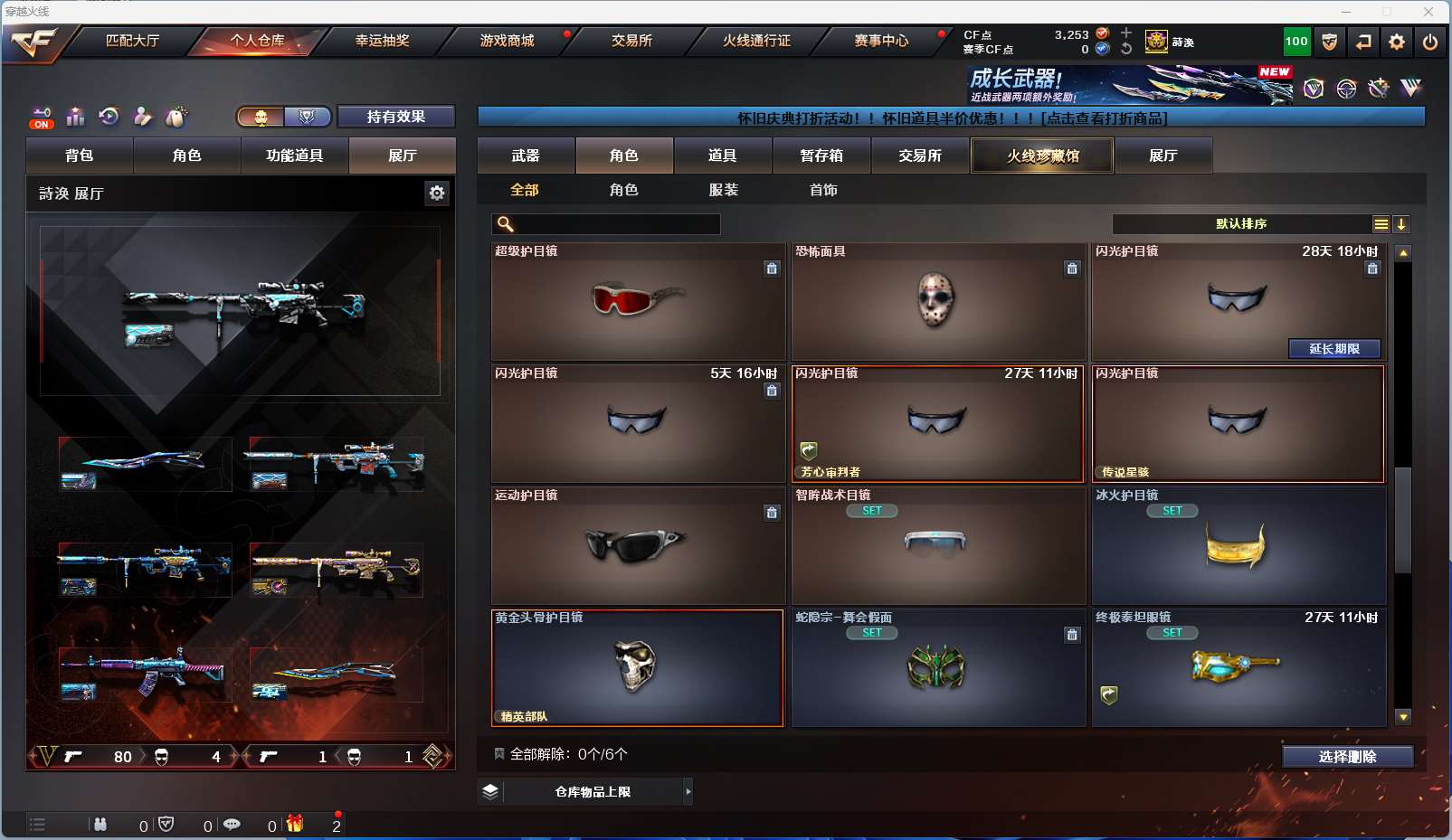1452x840 pixels.
Task: Open the 功能道具 function items tab
Action: tap(294, 156)
